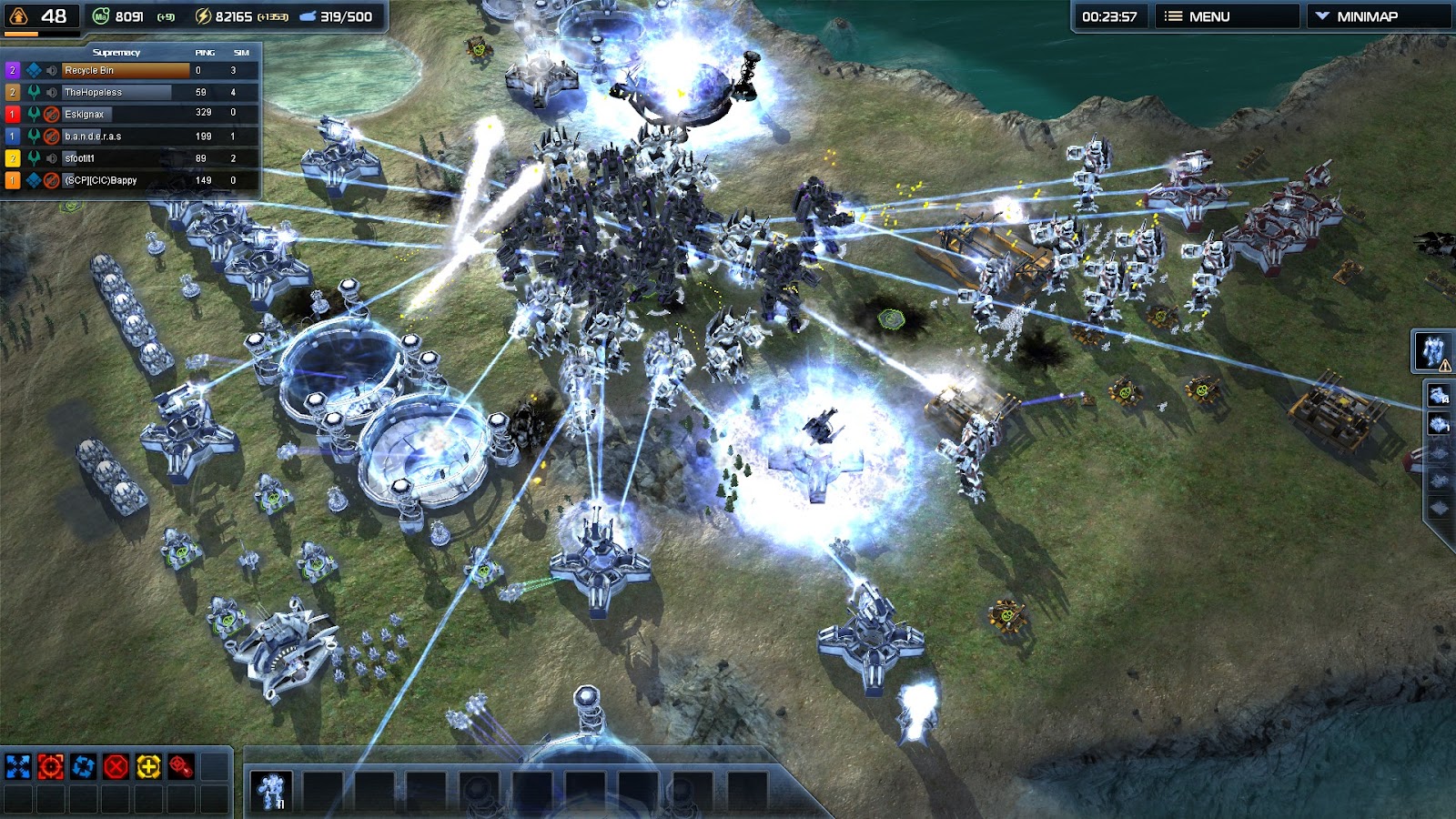The height and width of the screenshot is (819, 1456).
Task: Select the structure group showing count 14
Action: [1440, 395]
